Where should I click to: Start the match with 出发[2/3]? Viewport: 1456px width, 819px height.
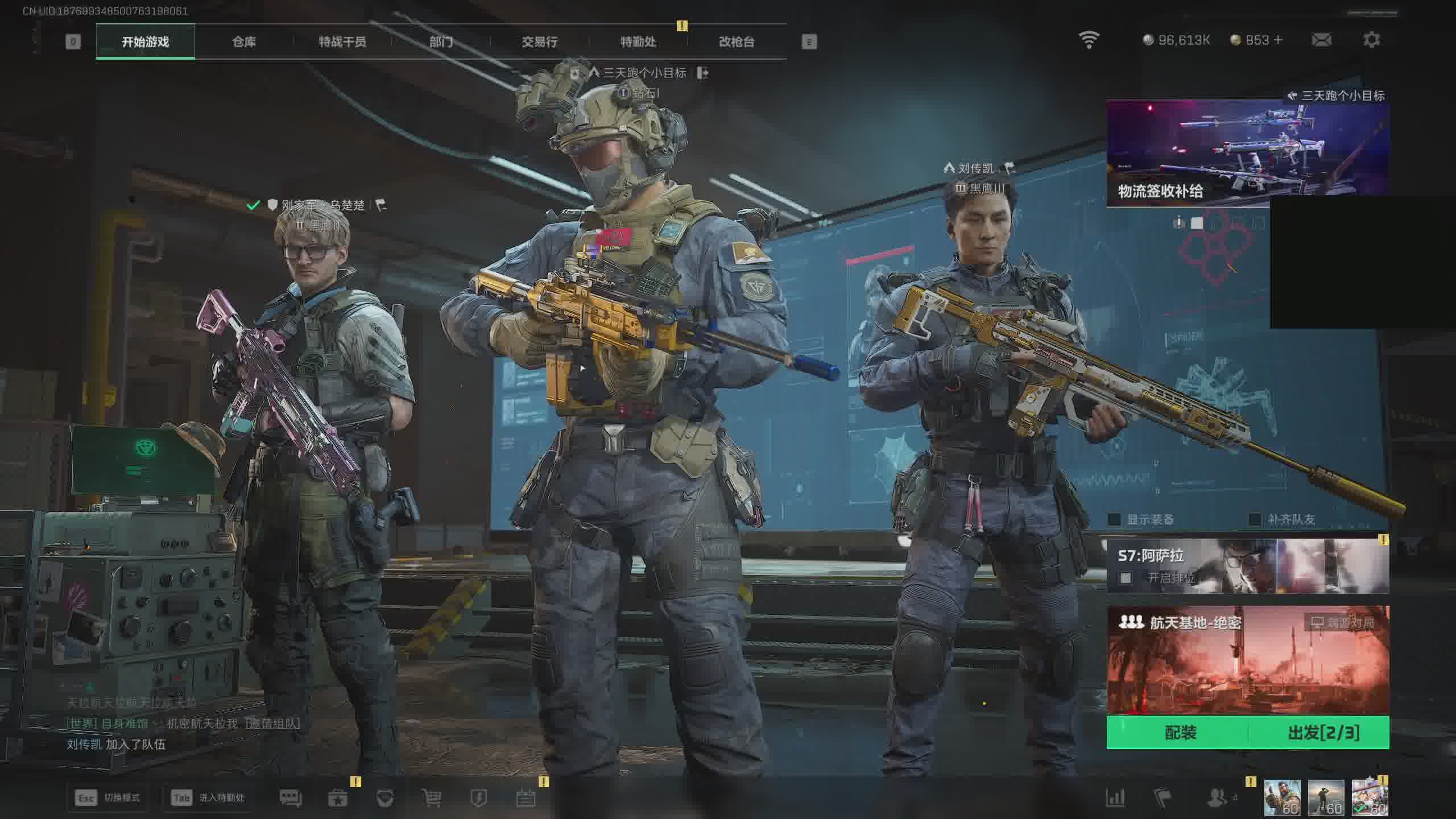(x=1323, y=733)
